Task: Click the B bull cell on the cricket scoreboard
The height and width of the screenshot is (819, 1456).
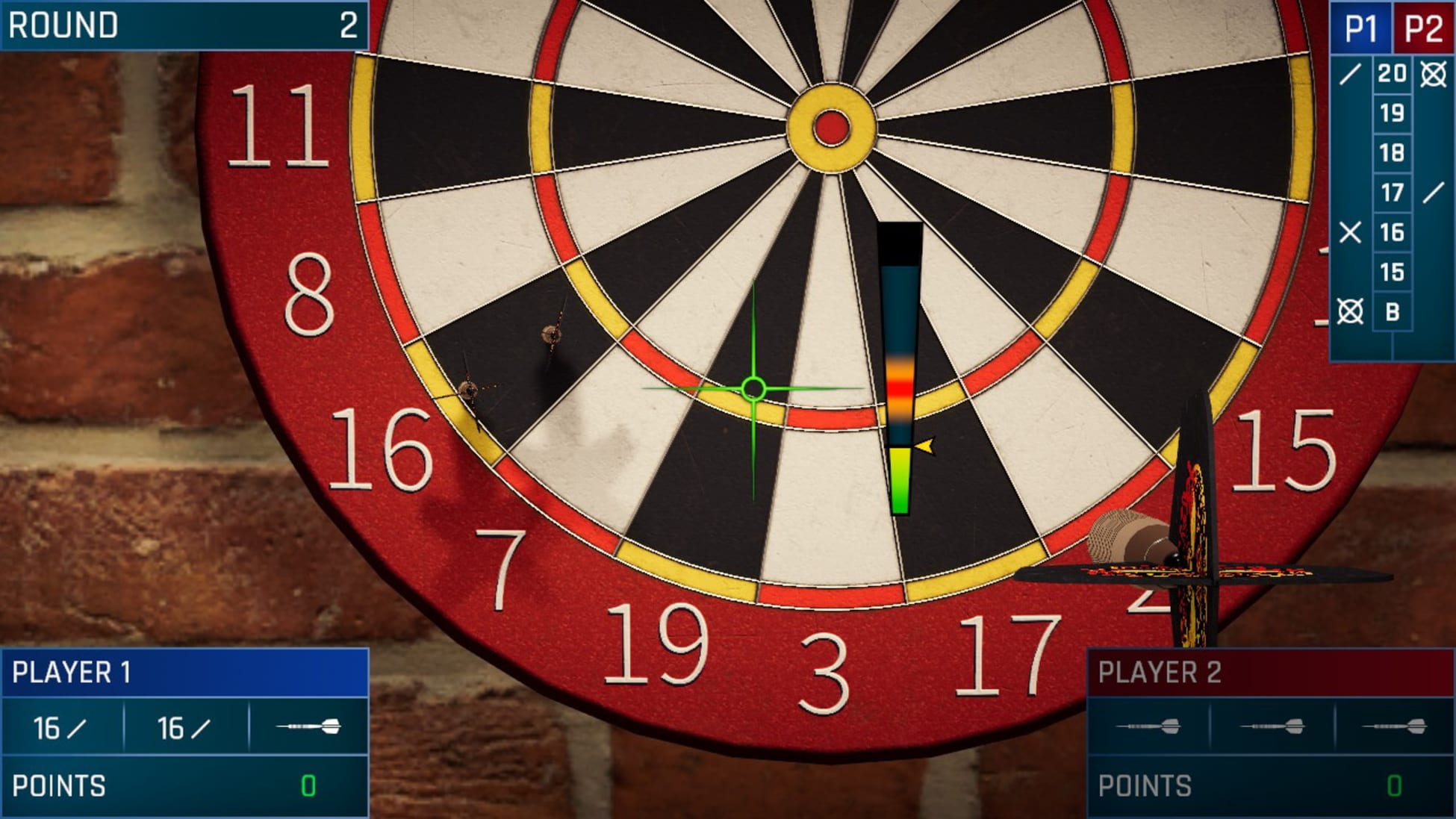Action: pyautogui.click(x=1392, y=309)
